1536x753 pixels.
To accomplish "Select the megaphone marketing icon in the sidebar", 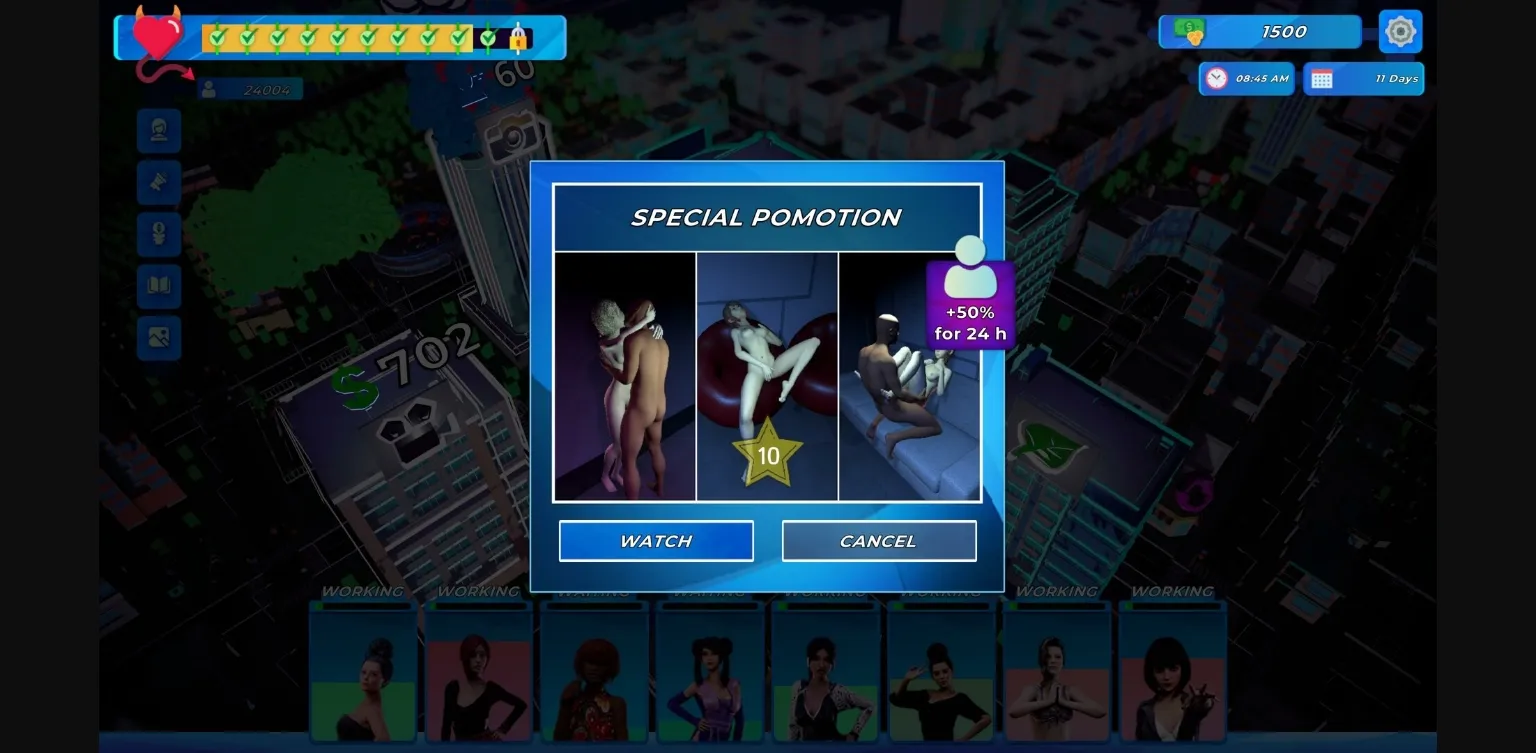I will coord(159,182).
